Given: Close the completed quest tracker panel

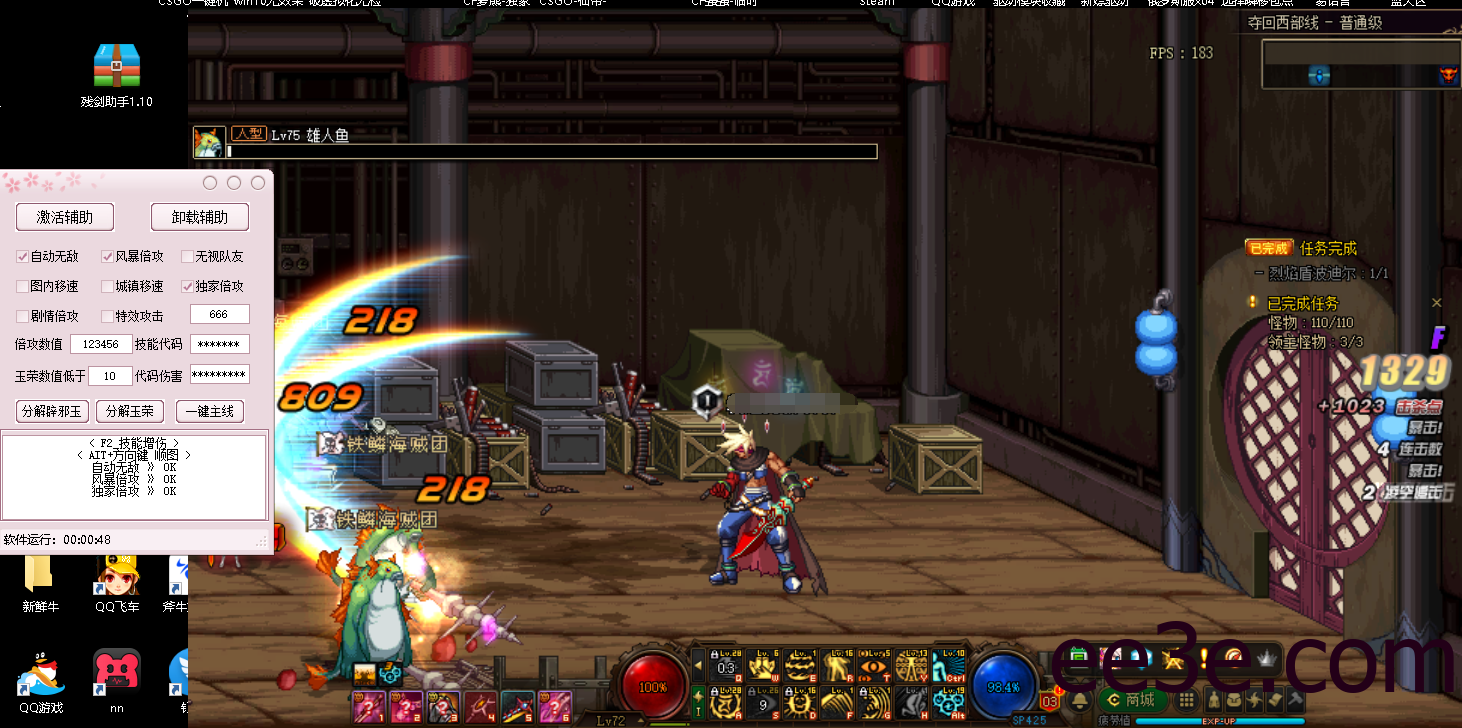Looking at the screenshot, I should point(1437,303).
